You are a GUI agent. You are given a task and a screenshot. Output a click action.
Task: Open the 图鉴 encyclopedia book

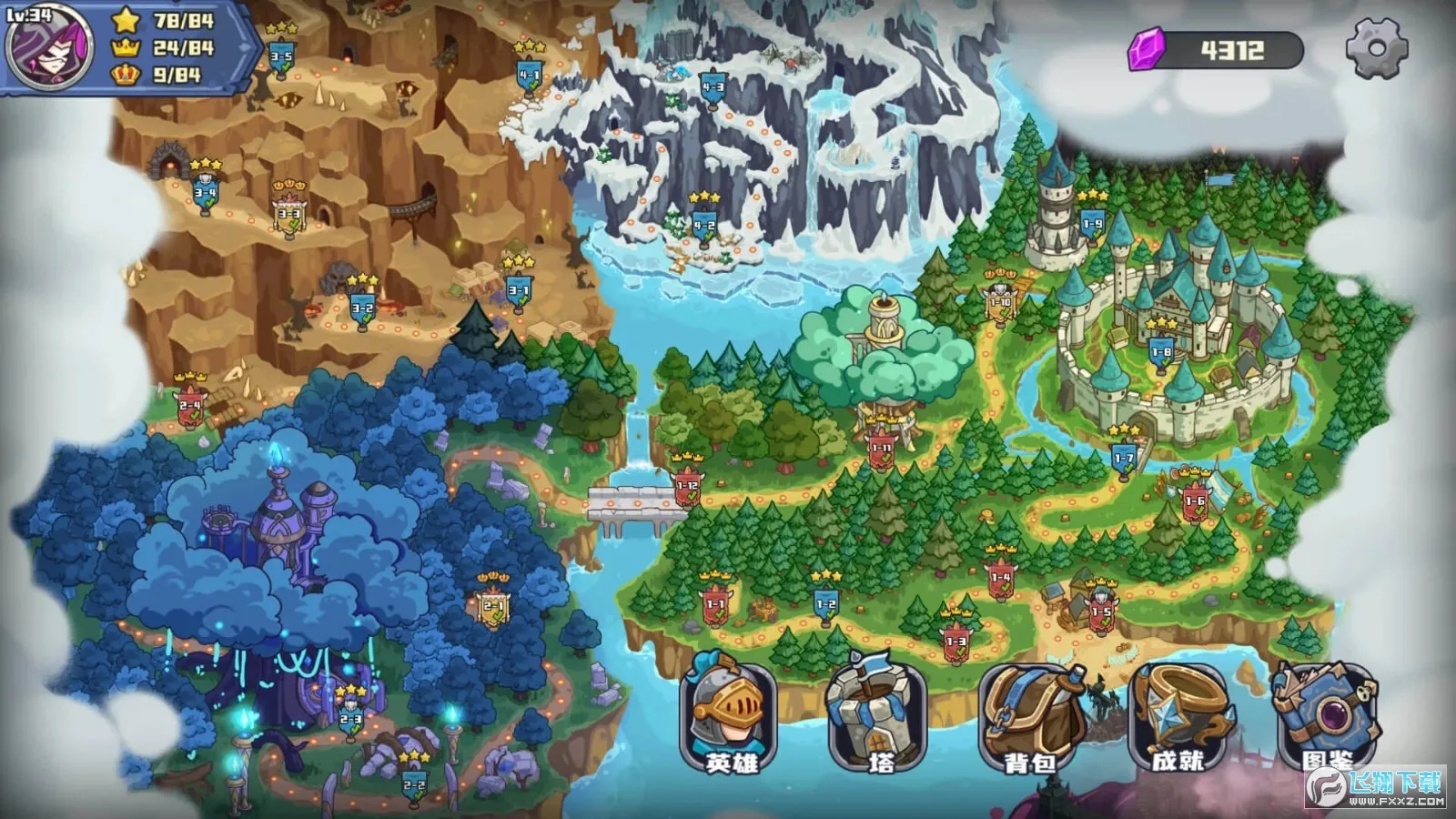[x=1327, y=716]
